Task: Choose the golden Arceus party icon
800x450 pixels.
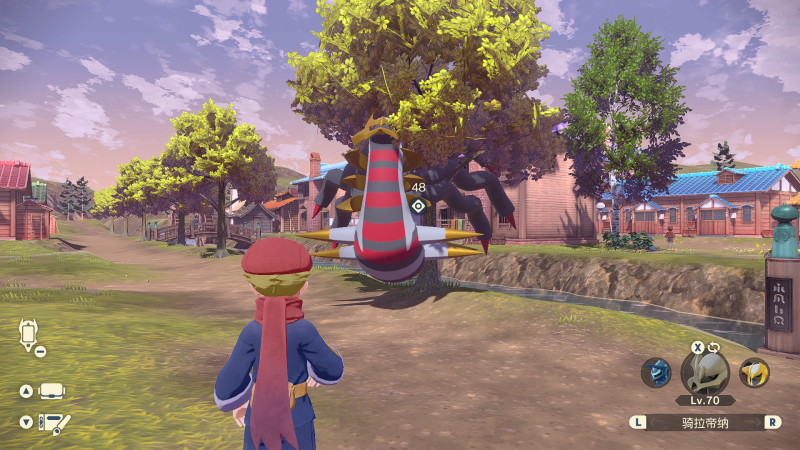Action: pyautogui.click(x=754, y=373)
